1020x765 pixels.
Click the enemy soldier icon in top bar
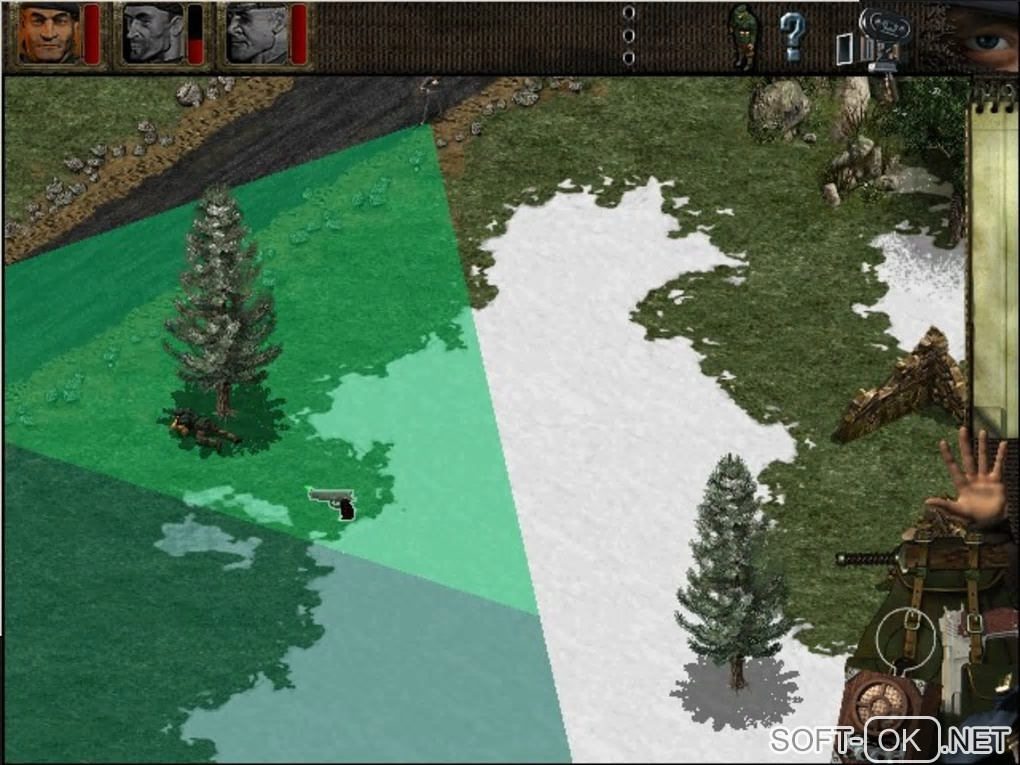coord(742,37)
